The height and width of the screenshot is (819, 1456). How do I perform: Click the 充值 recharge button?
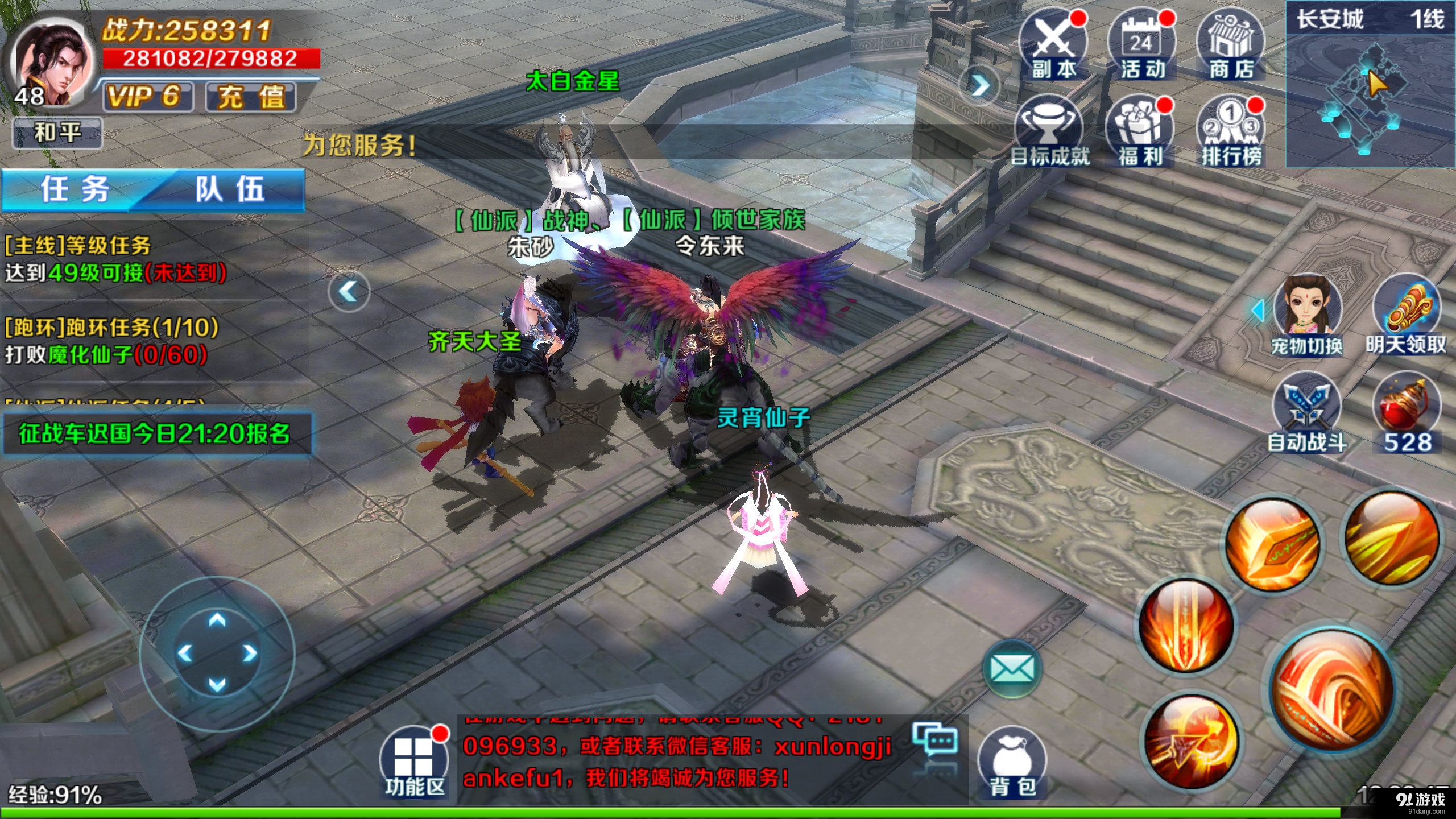(x=251, y=96)
